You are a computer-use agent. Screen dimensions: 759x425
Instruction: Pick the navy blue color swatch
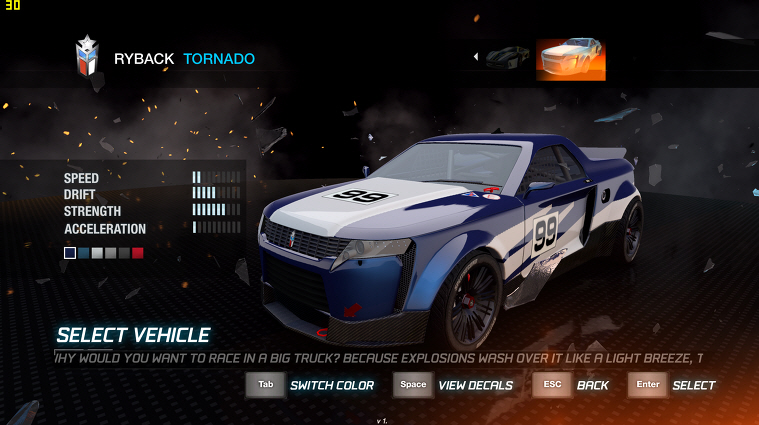point(70,253)
